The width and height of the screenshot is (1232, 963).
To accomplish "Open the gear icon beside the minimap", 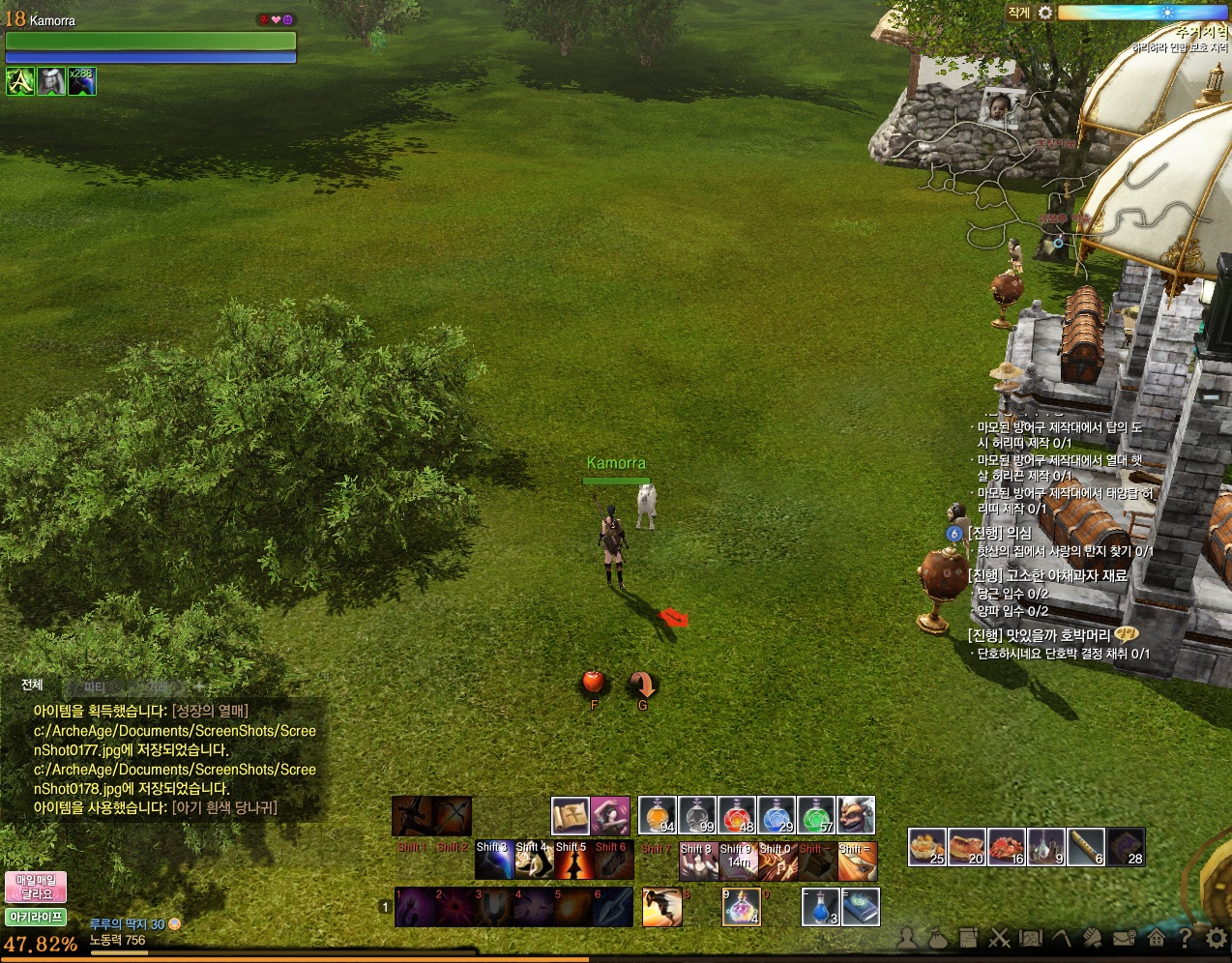I will tap(1045, 13).
